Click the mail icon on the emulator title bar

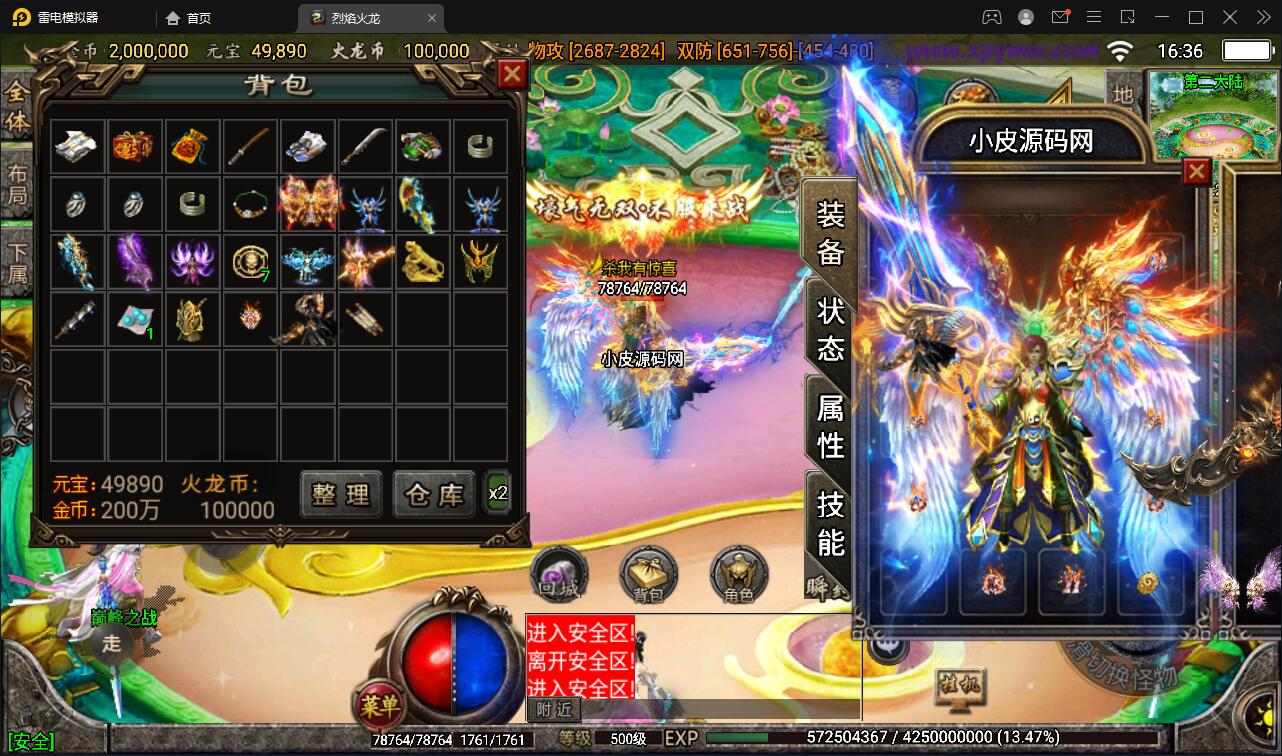[x=1061, y=17]
